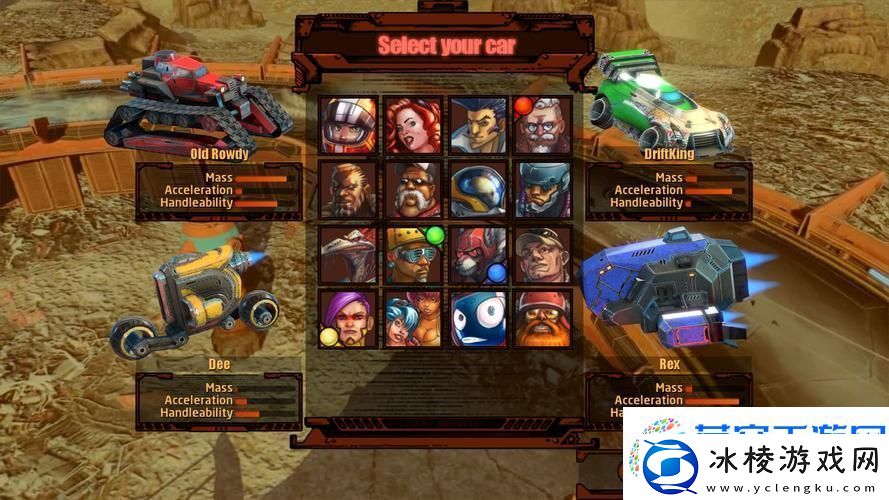Screen dimensions: 889x500
Task: Choose the bald scowling man portrait
Action: coord(349,189)
